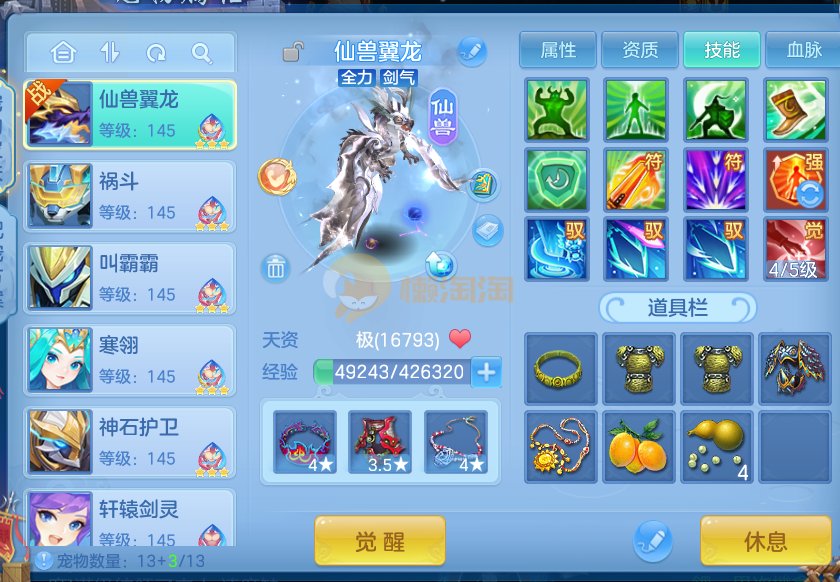This screenshot has width=840, height=582.
Task: Open the magnifier search icon
Action: point(201,52)
